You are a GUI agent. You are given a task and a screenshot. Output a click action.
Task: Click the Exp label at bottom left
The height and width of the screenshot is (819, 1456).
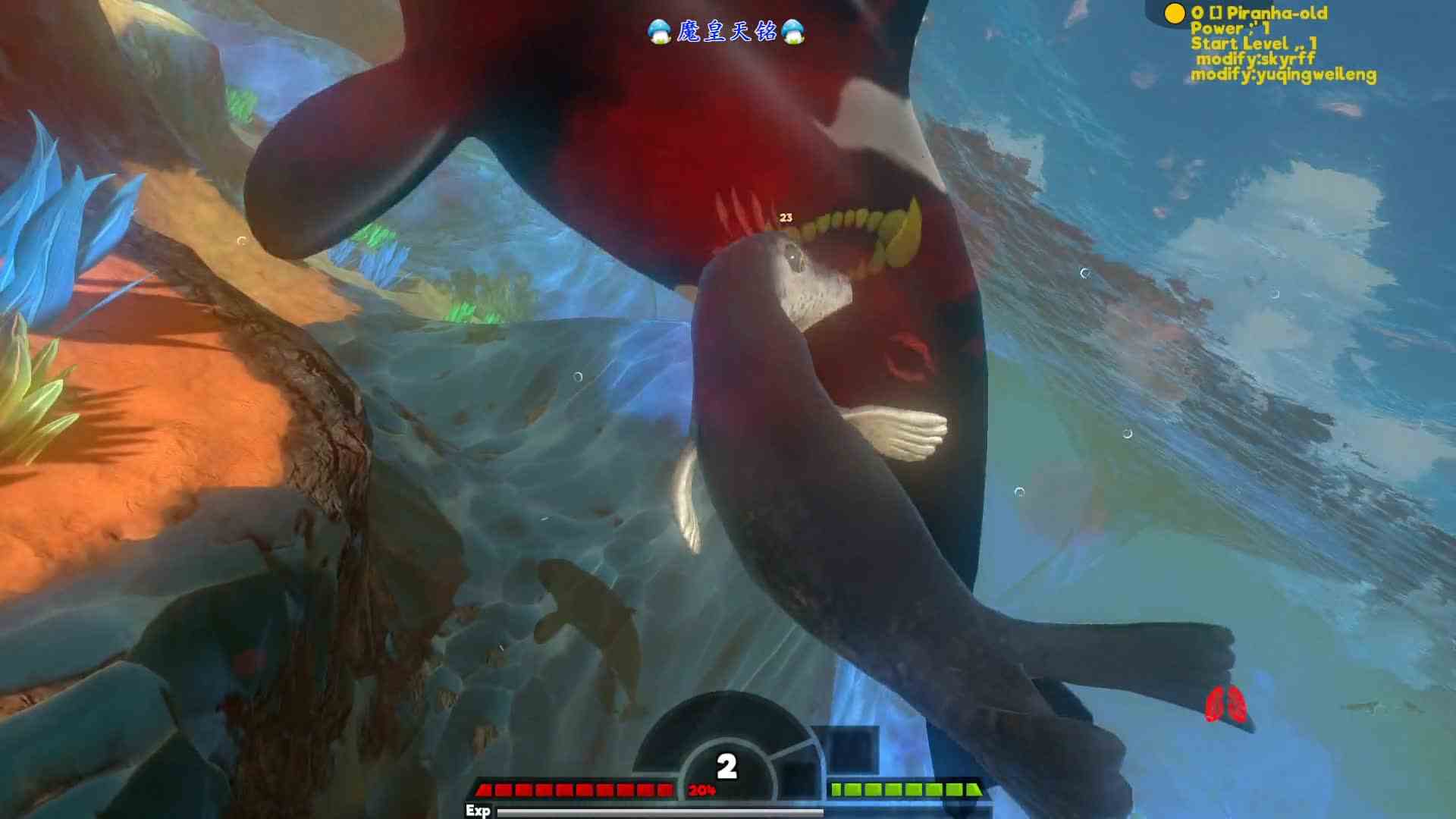479,811
